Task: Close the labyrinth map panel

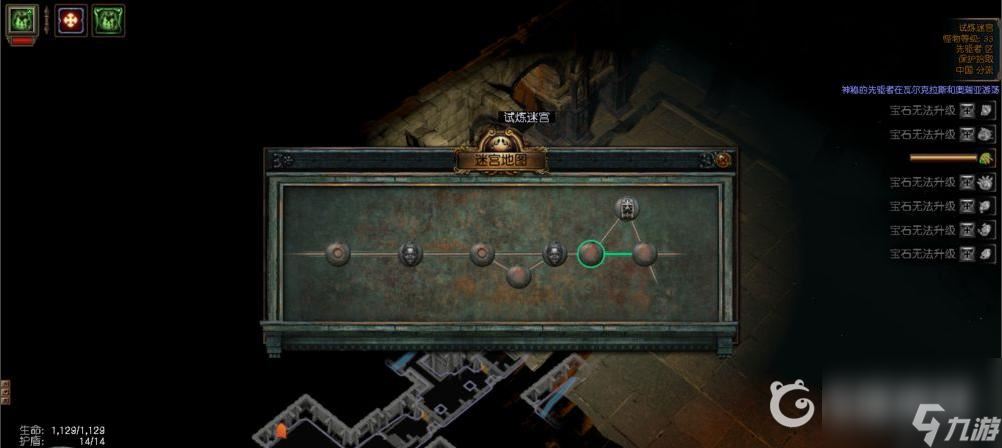Action: point(723,159)
